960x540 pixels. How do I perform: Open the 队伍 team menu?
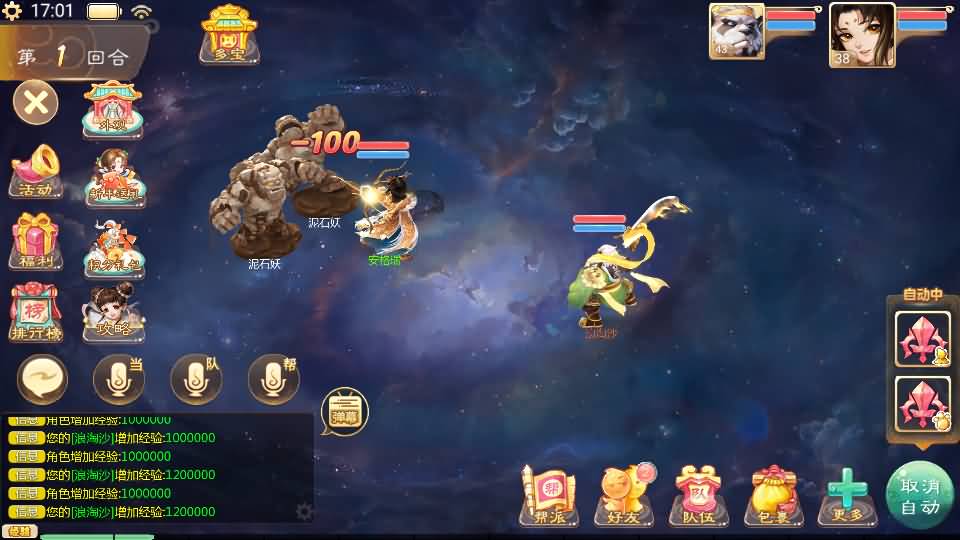click(x=699, y=495)
